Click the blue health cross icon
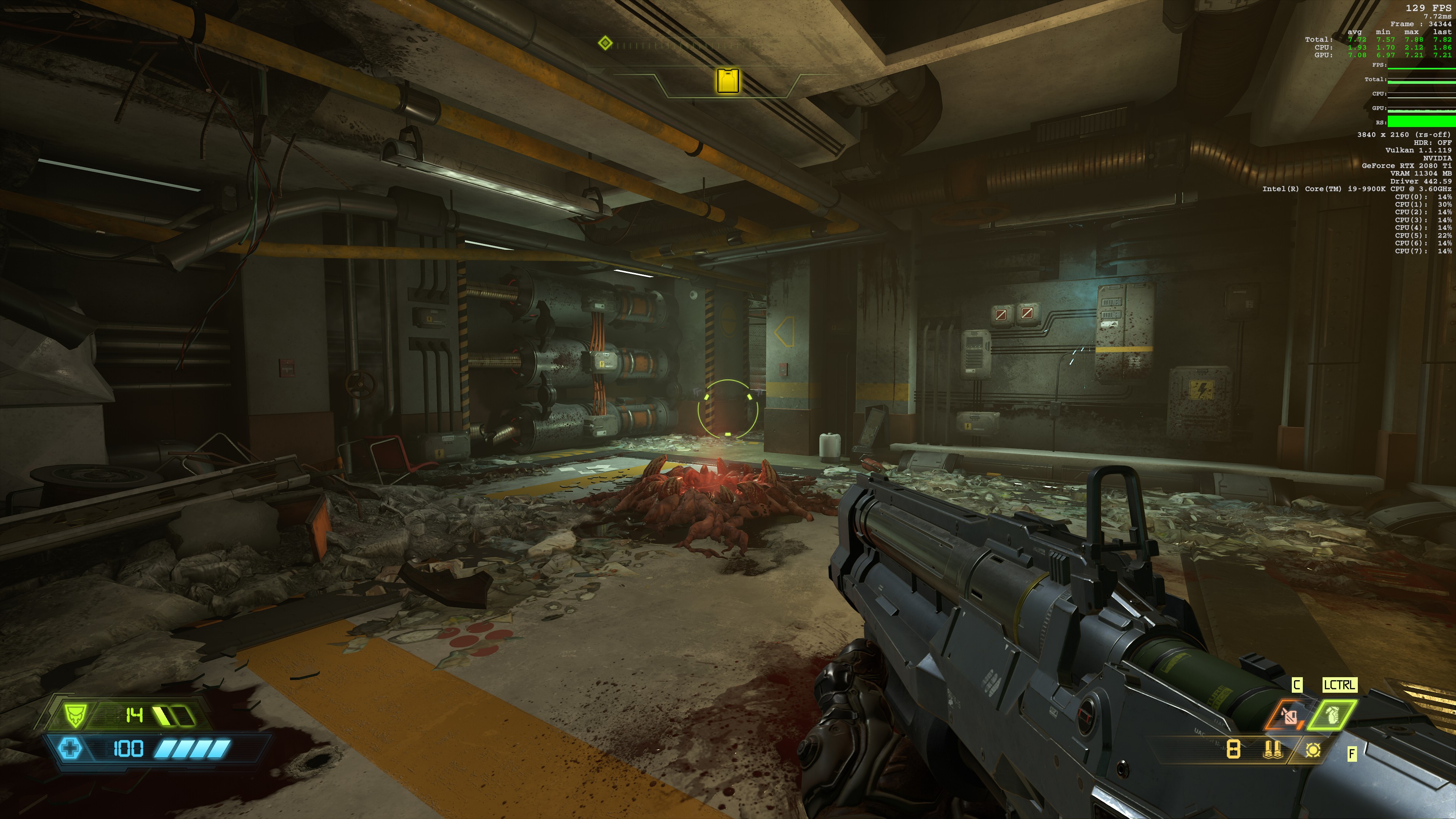 [70, 749]
